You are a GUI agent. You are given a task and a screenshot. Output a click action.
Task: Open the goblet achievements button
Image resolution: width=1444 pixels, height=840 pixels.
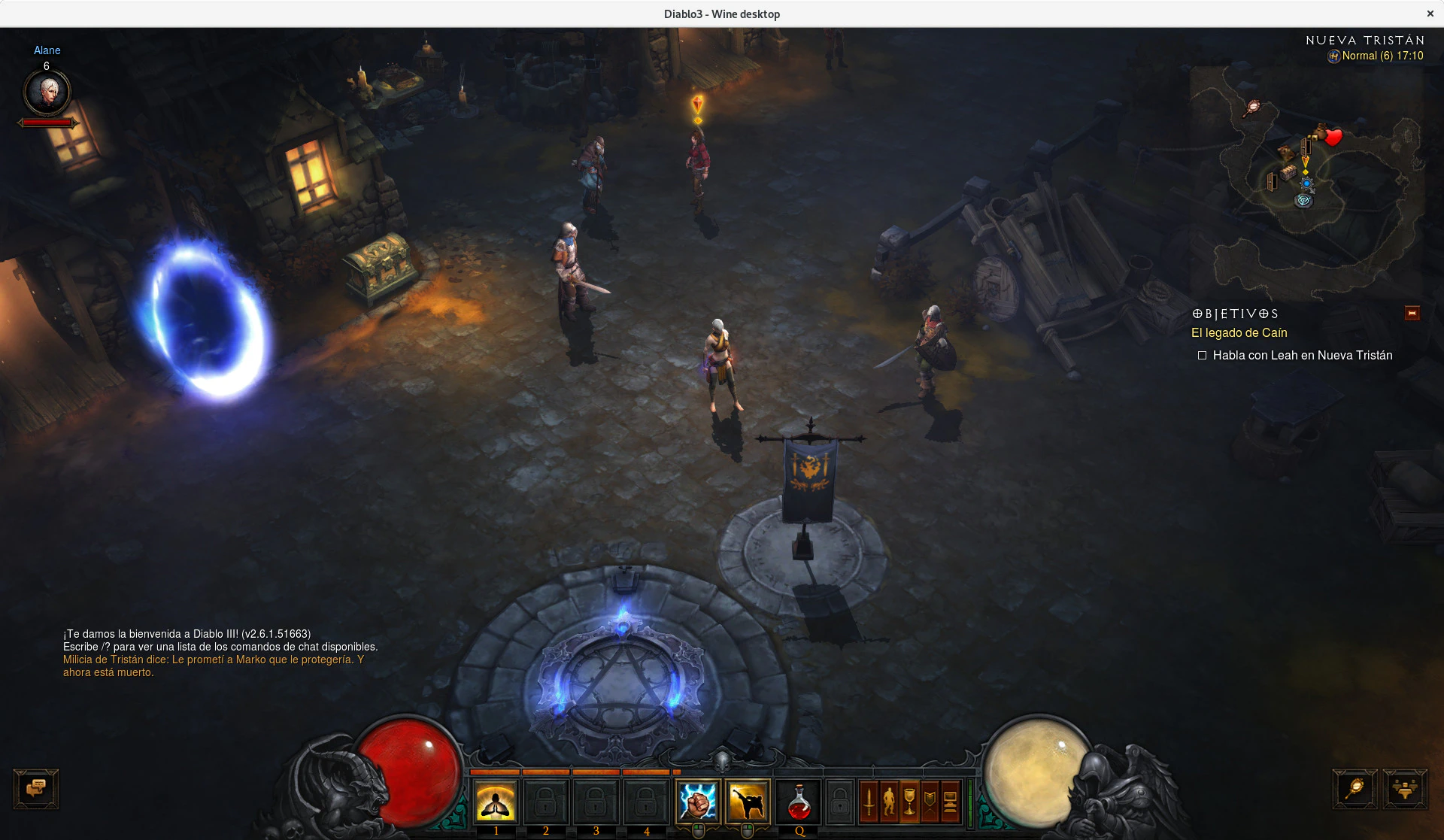pyautogui.click(x=909, y=802)
